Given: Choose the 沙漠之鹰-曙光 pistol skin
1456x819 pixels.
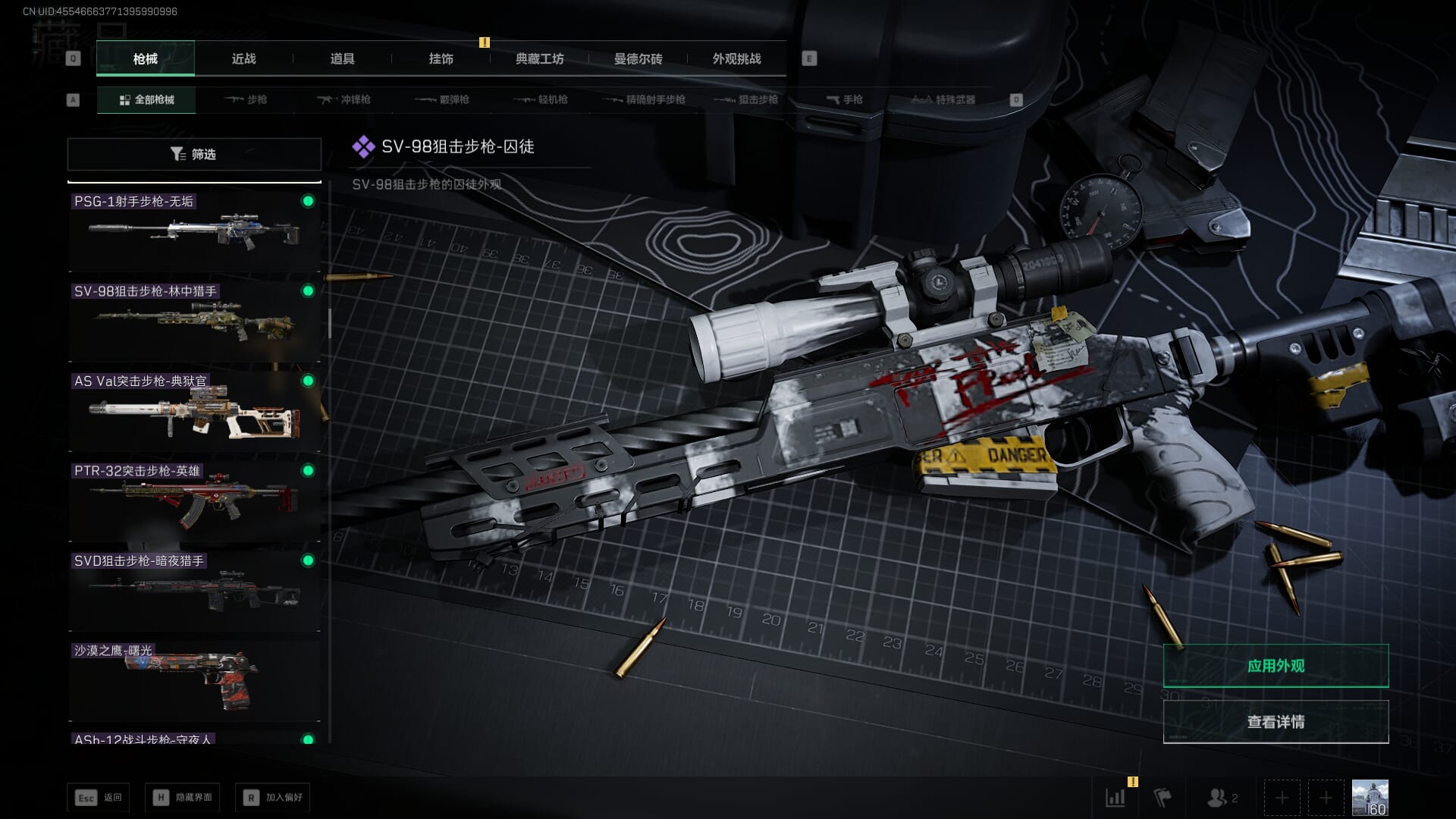Looking at the screenshot, I should pos(194,681).
